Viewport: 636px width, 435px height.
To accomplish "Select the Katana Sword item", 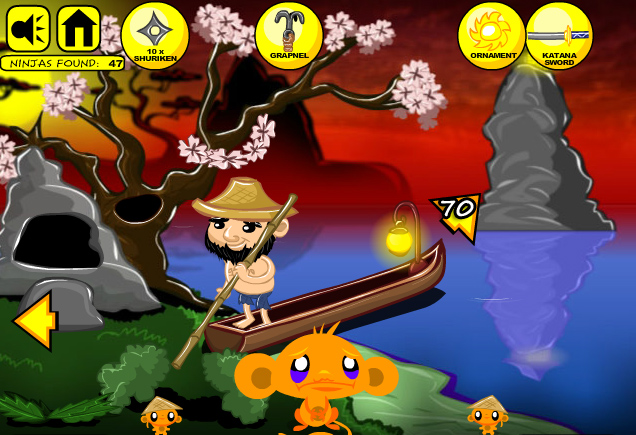I will coord(559,35).
